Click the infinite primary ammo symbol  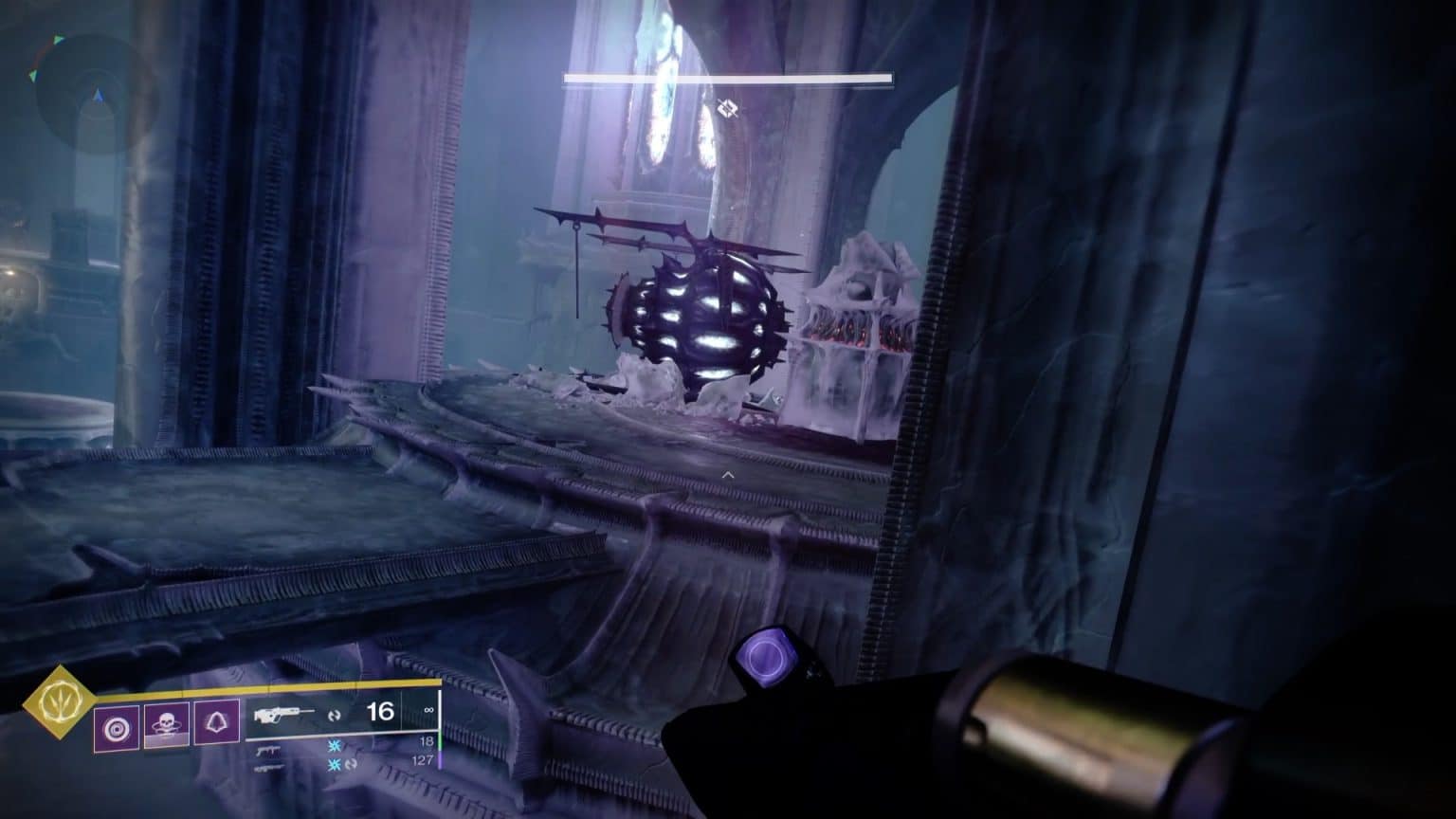(x=428, y=709)
